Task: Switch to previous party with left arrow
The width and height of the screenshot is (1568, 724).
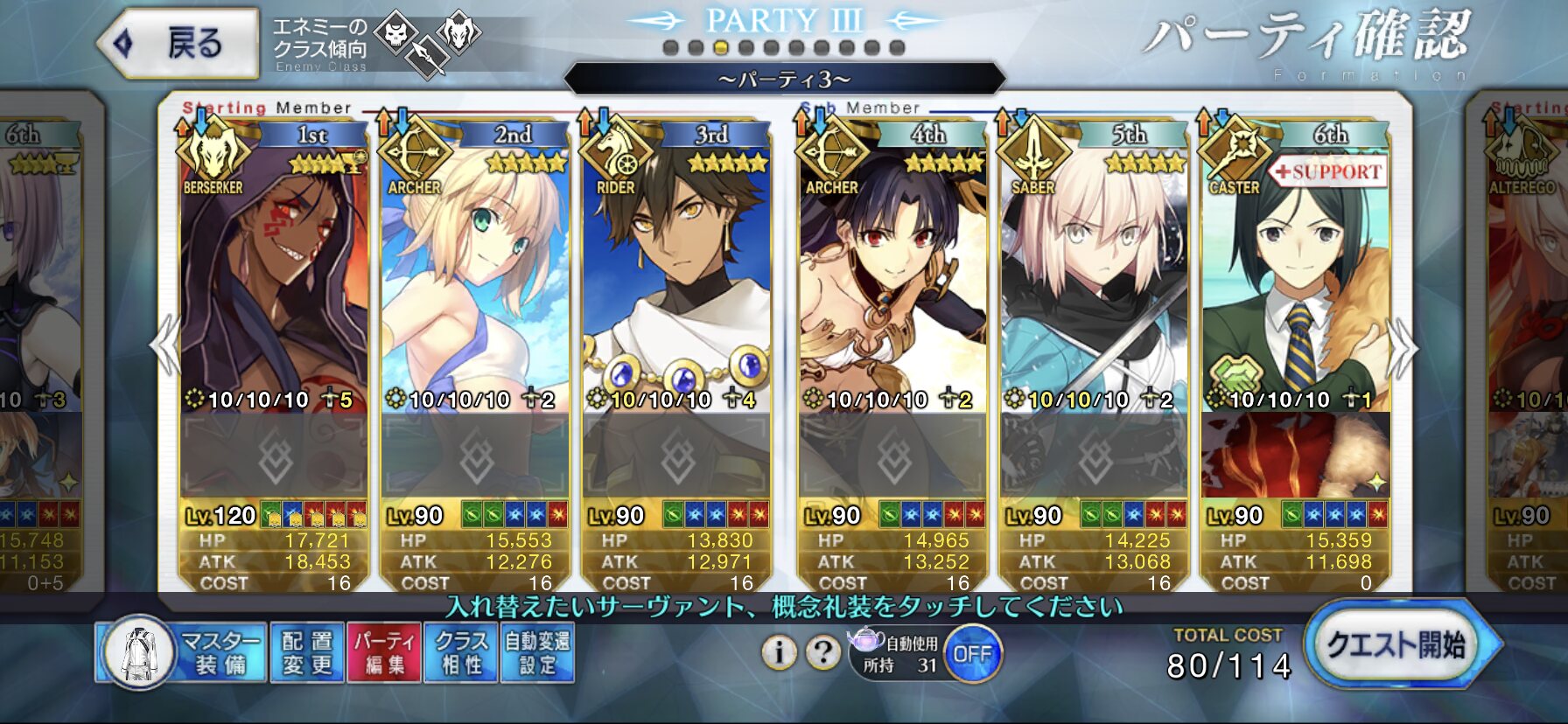Action: (164, 346)
